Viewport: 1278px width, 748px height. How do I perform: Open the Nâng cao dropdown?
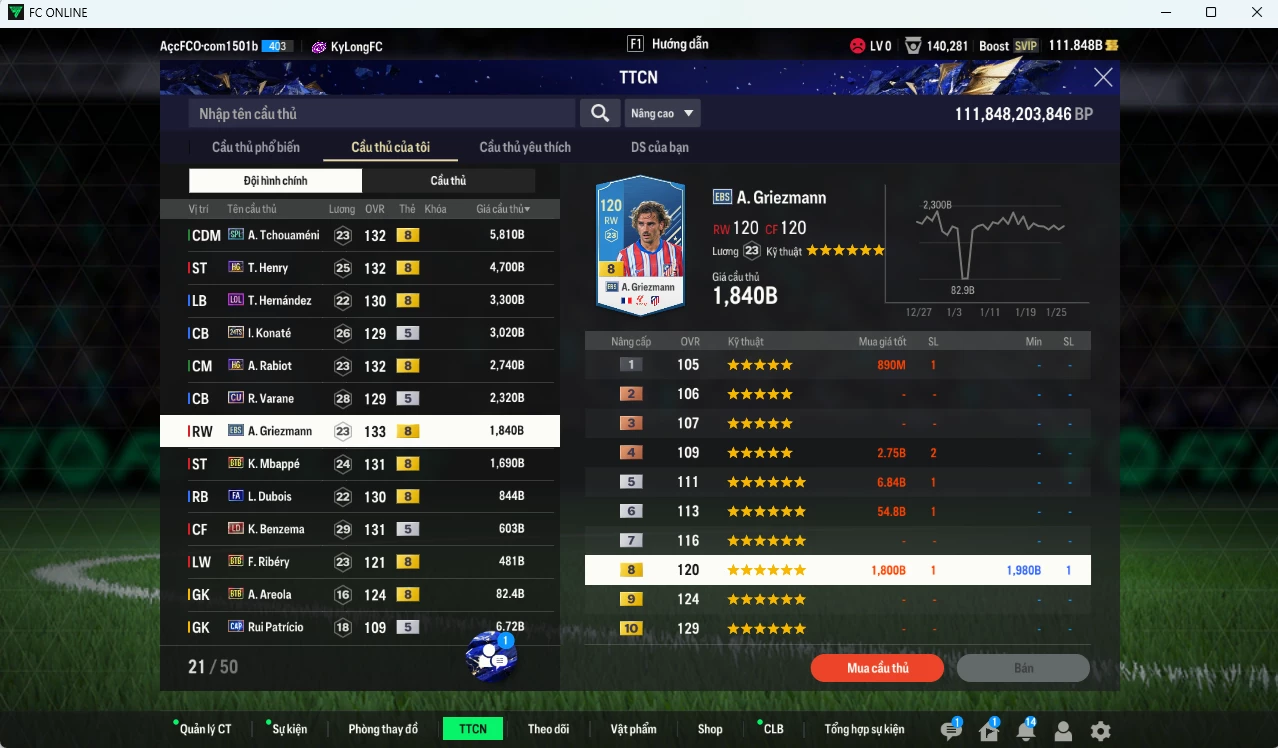coord(662,114)
